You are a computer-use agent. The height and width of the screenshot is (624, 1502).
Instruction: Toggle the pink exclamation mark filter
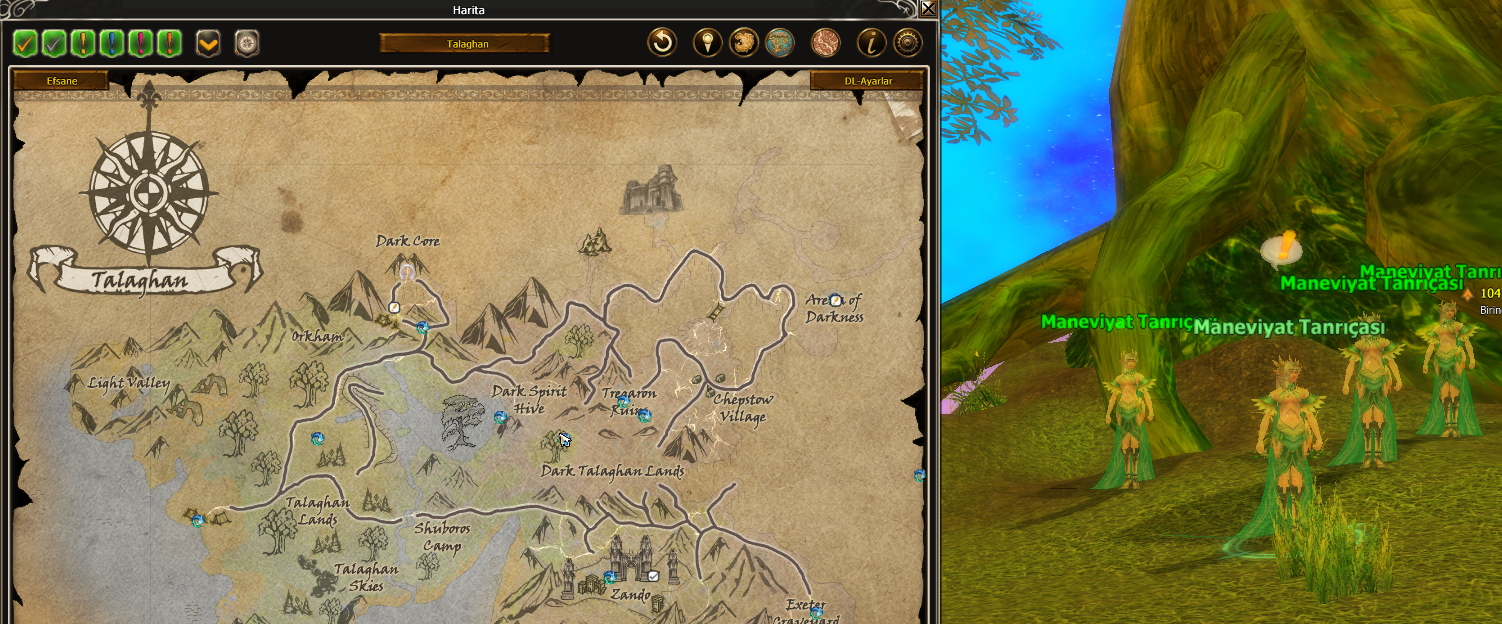tap(141, 43)
